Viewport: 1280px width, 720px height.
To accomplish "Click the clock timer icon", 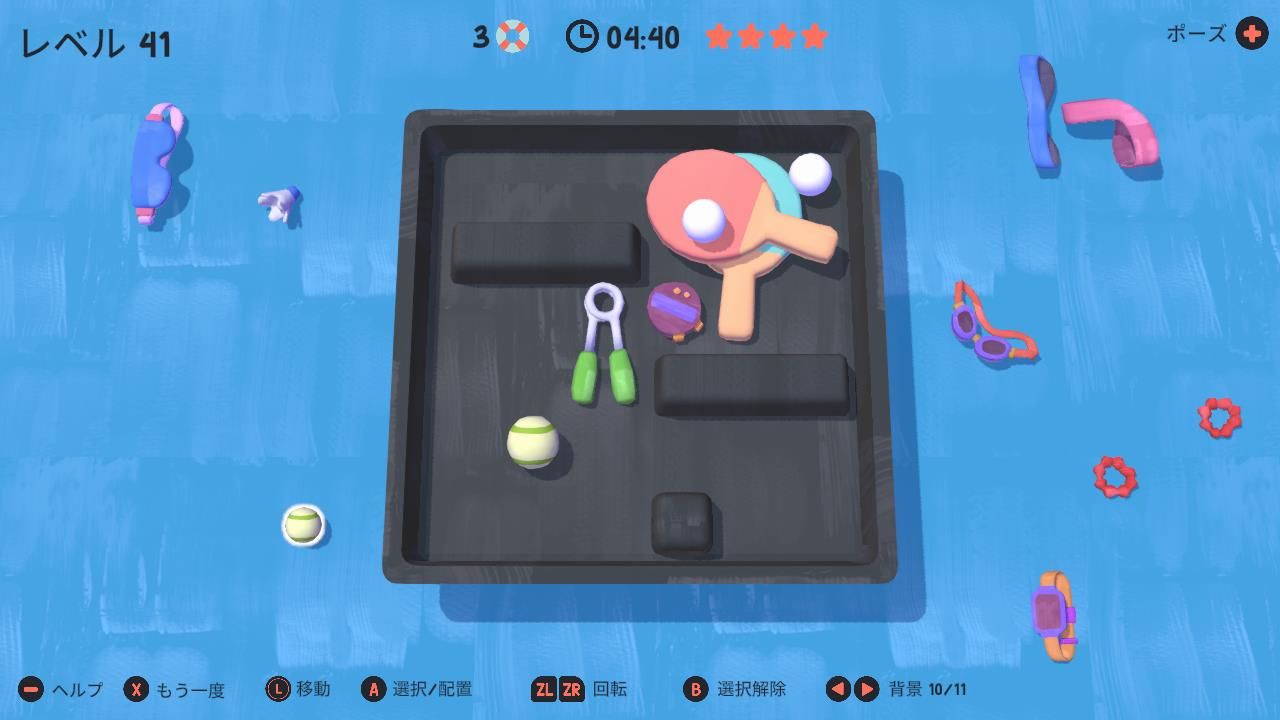I will pos(582,37).
